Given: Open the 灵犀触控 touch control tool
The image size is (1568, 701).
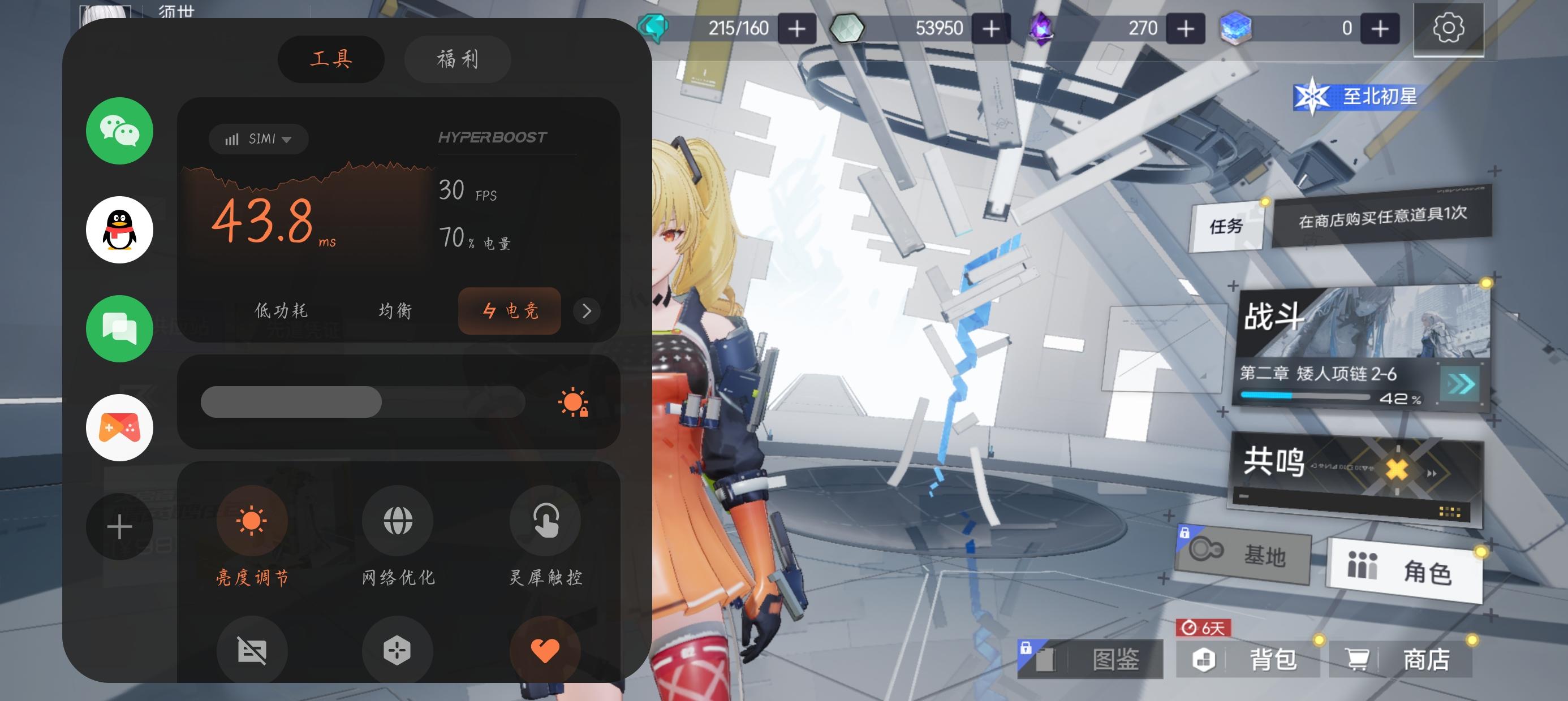Looking at the screenshot, I should pyautogui.click(x=545, y=520).
